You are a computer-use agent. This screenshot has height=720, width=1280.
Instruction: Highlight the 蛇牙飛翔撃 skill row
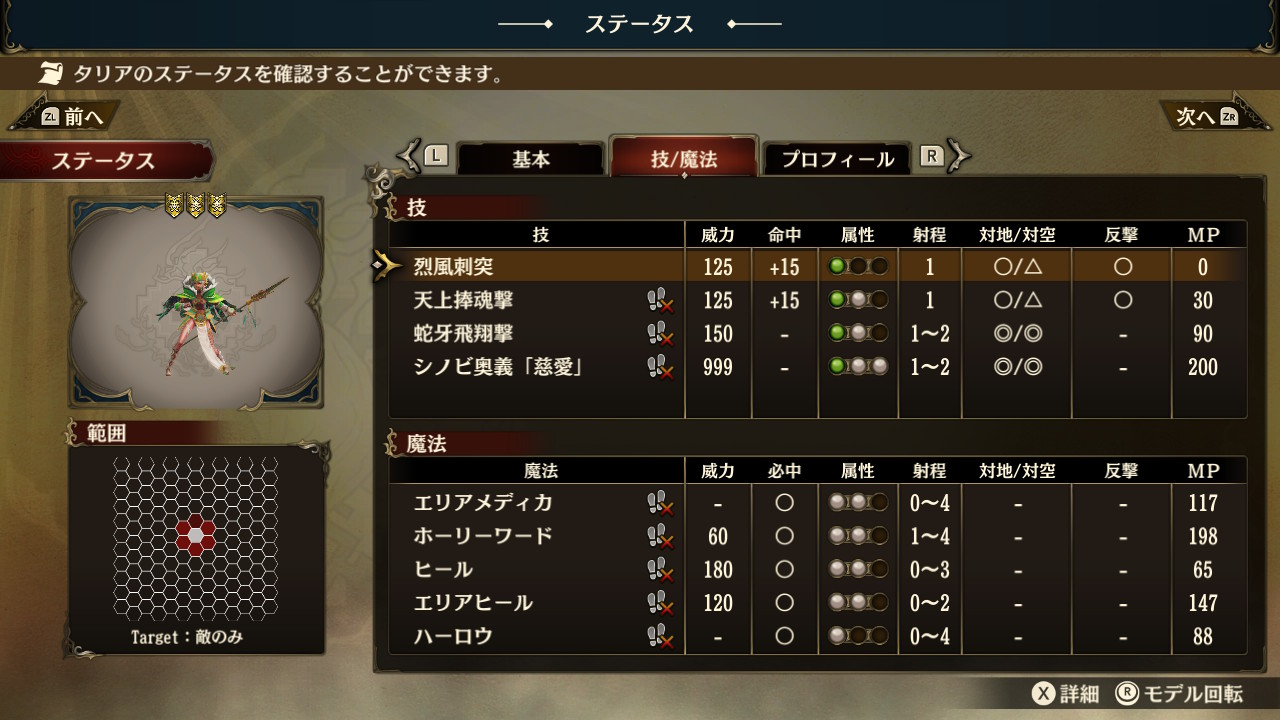(x=464, y=333)
